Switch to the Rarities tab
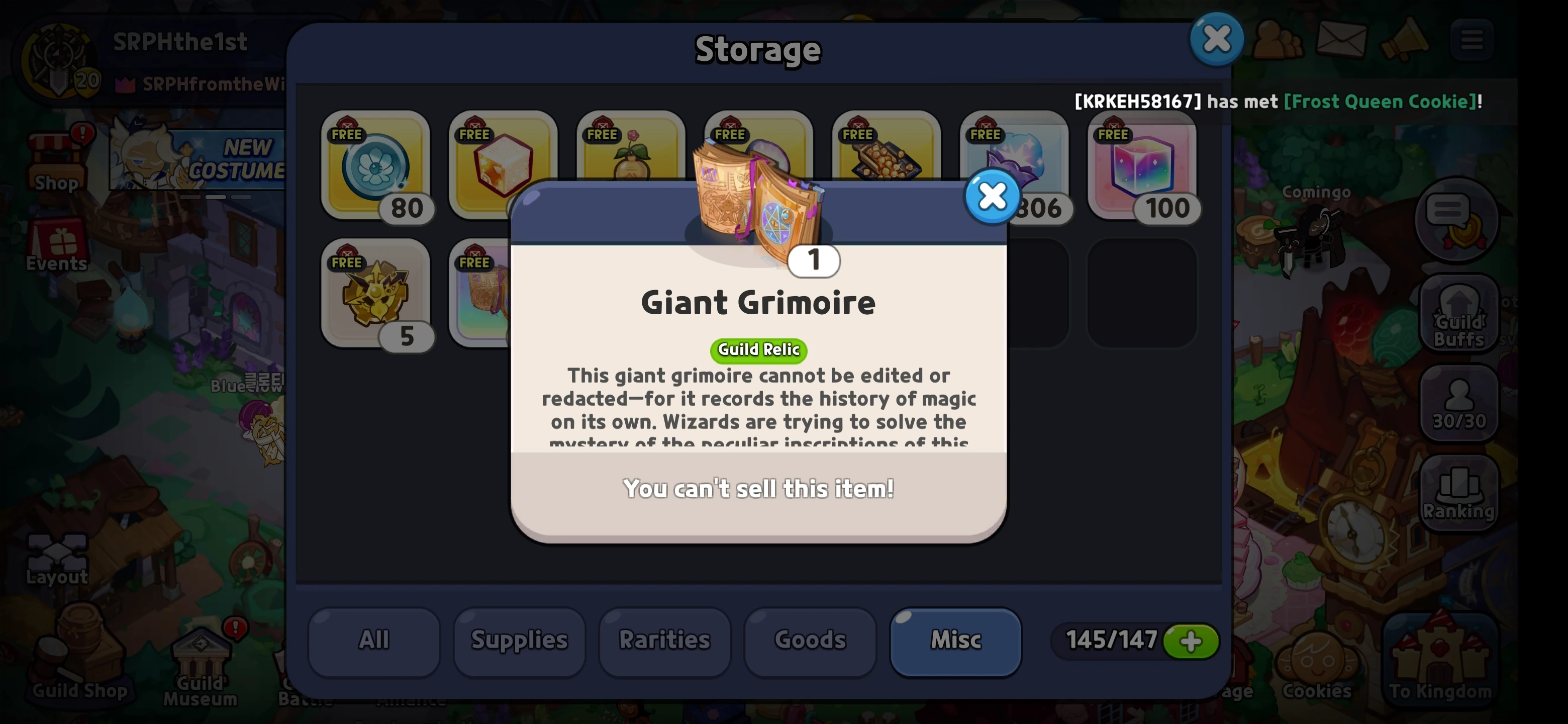The width and height of the screenshot is (1568, 724). [x=663, y=640]
